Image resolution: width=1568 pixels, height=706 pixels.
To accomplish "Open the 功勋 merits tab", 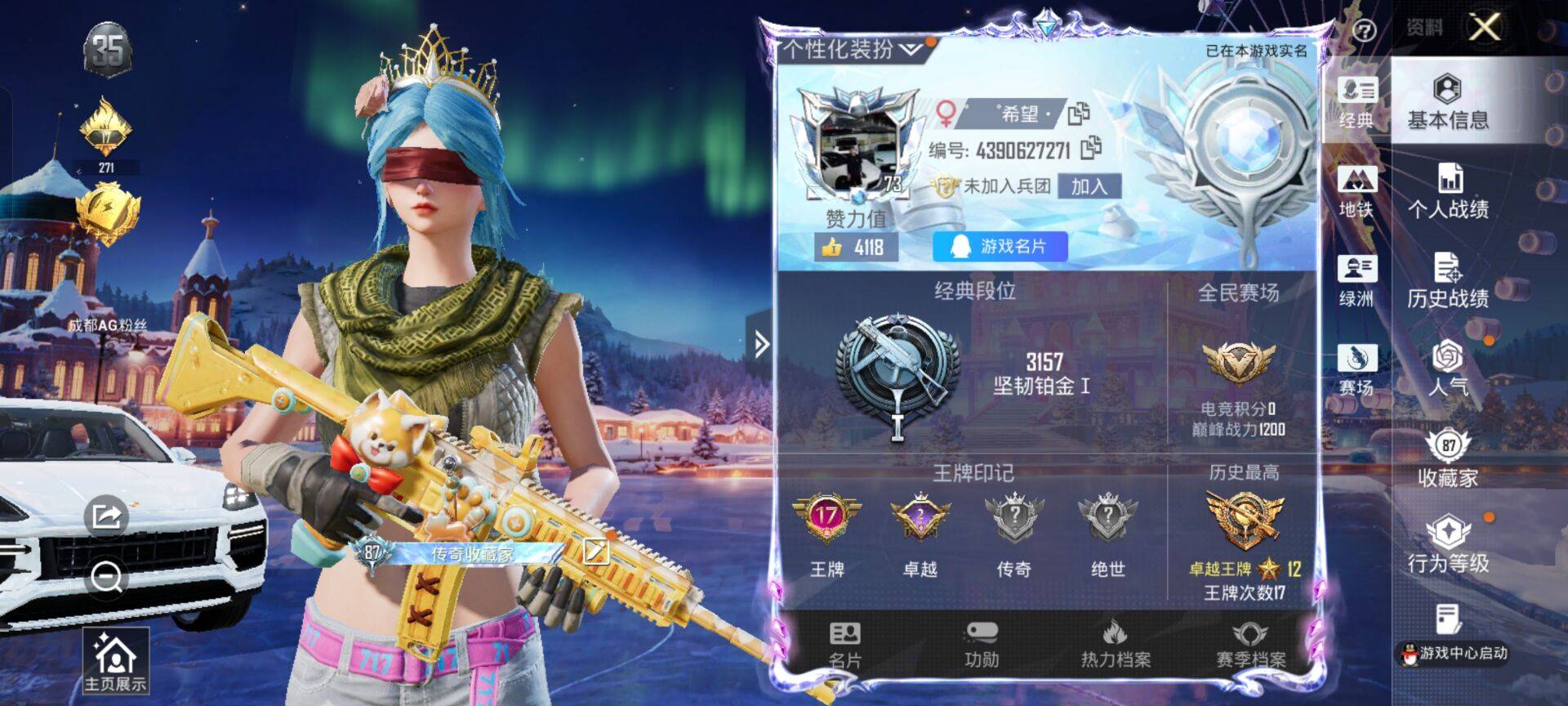I will [982, 645].
